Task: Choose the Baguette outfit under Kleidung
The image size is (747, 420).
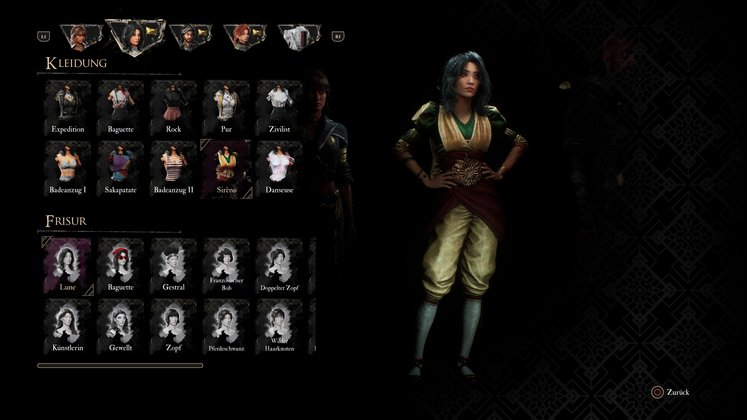Action: pos(121,107)
